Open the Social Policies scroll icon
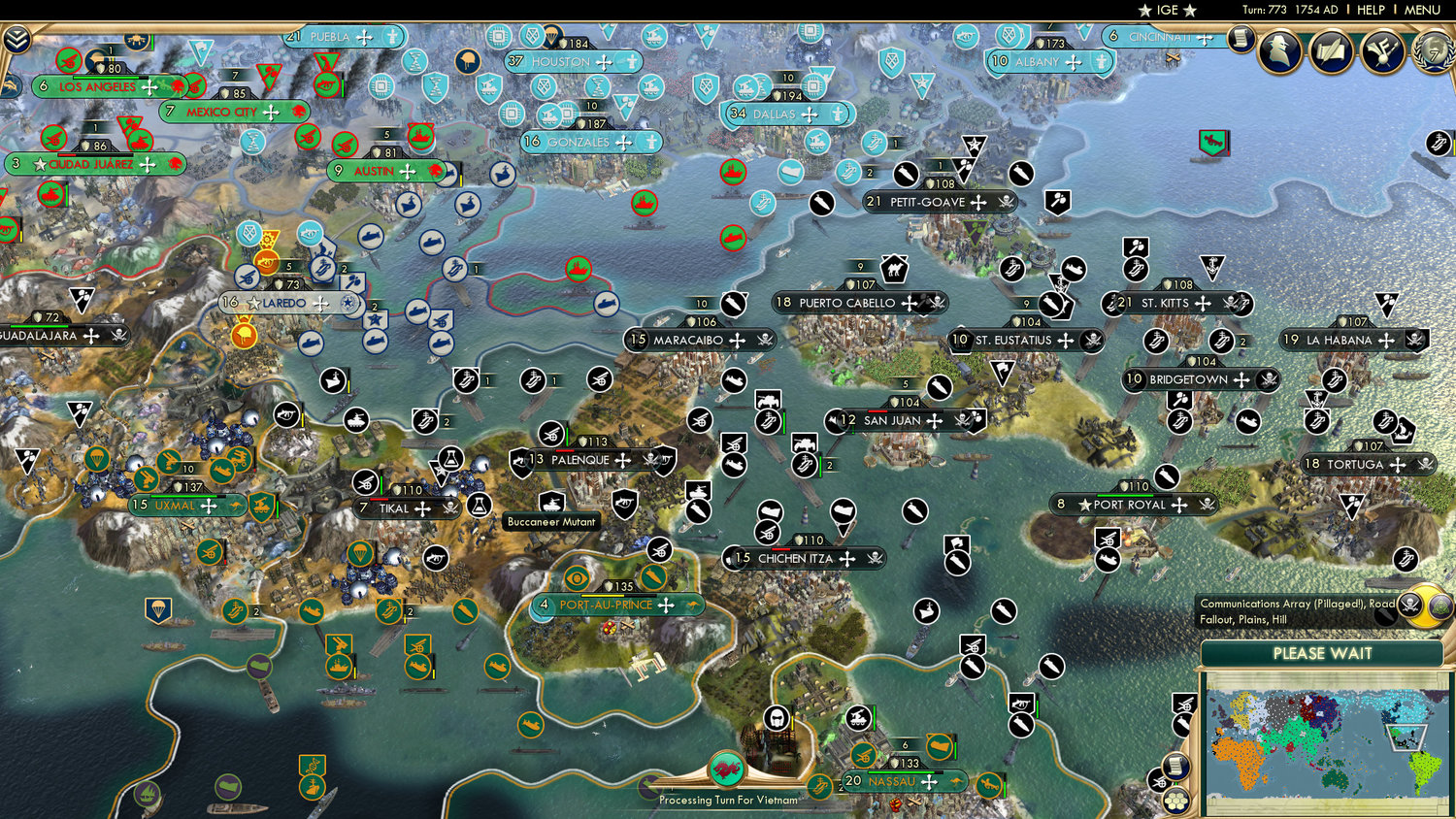 (x=1331, y=51)
